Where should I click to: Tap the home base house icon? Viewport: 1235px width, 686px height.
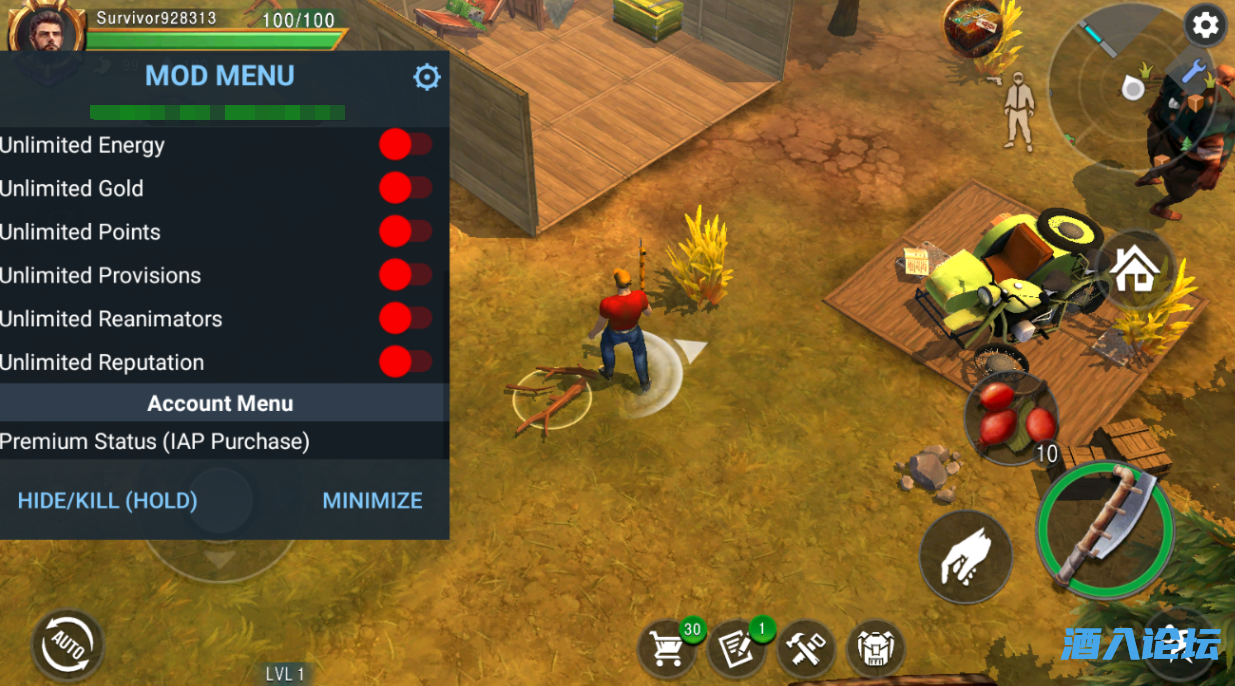tap(1134, 269)
